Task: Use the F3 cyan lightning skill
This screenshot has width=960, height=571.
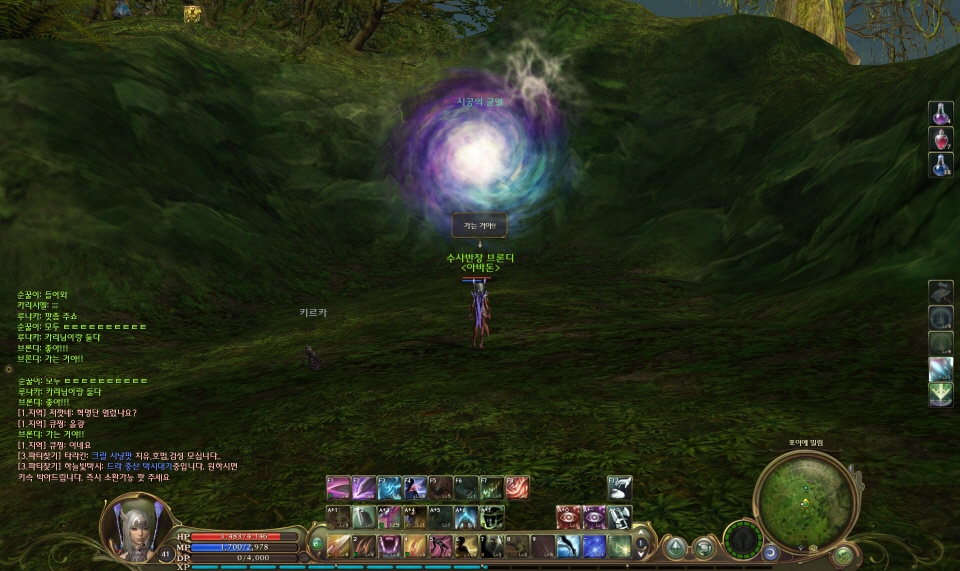Action: [389, 486]
